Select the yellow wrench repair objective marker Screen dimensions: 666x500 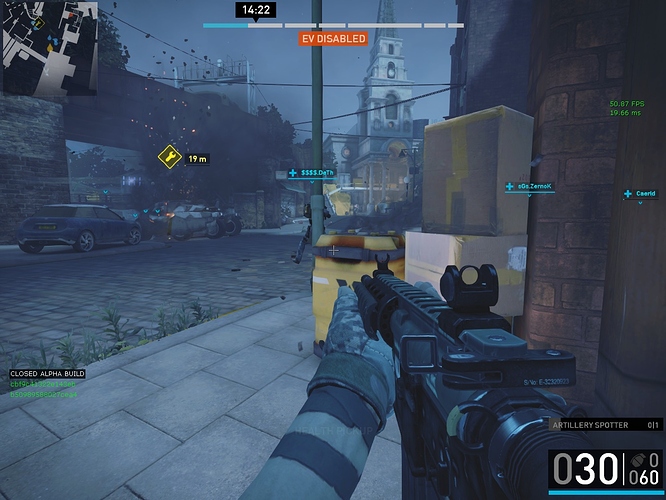(x=169, y=157)
